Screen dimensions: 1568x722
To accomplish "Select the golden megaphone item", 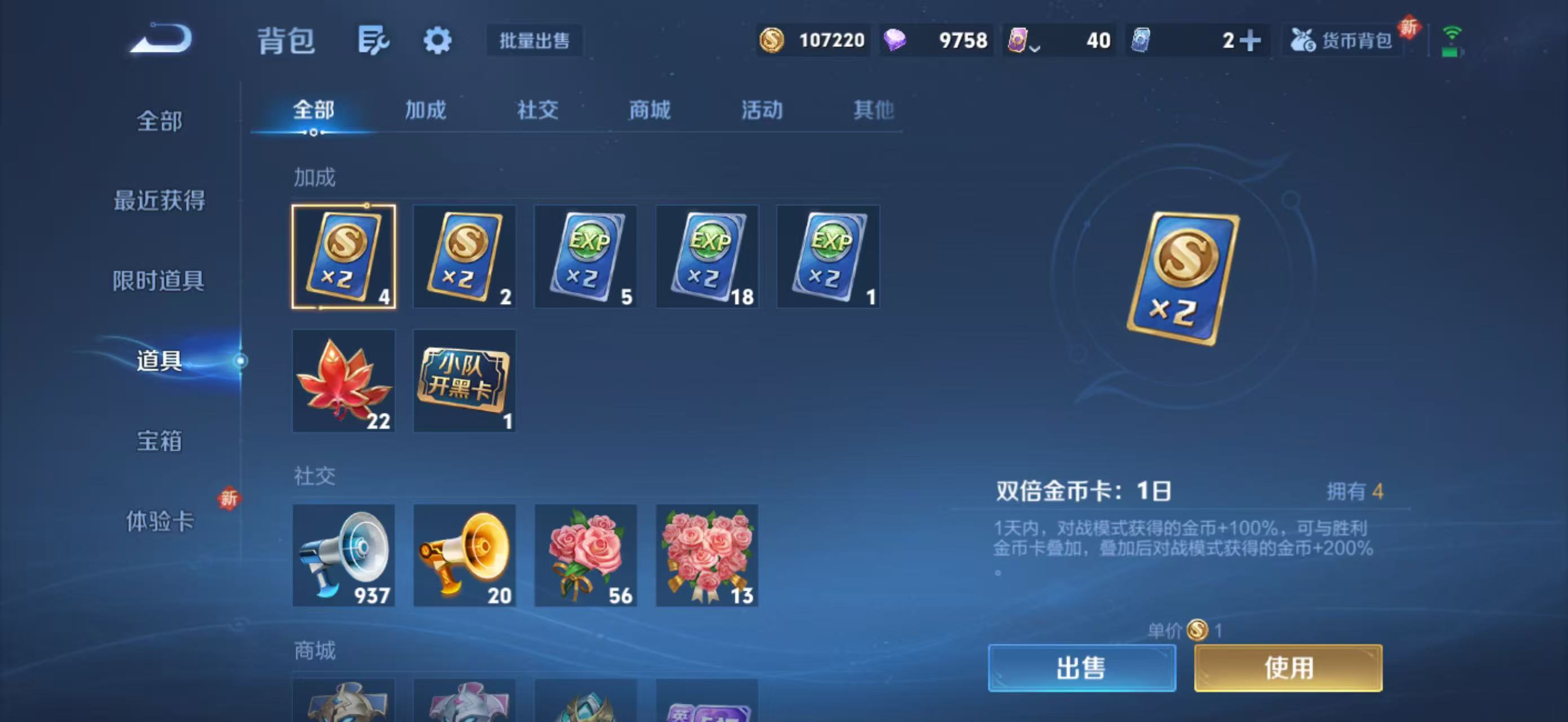I will pyautogui.click(x=464, y=556).
